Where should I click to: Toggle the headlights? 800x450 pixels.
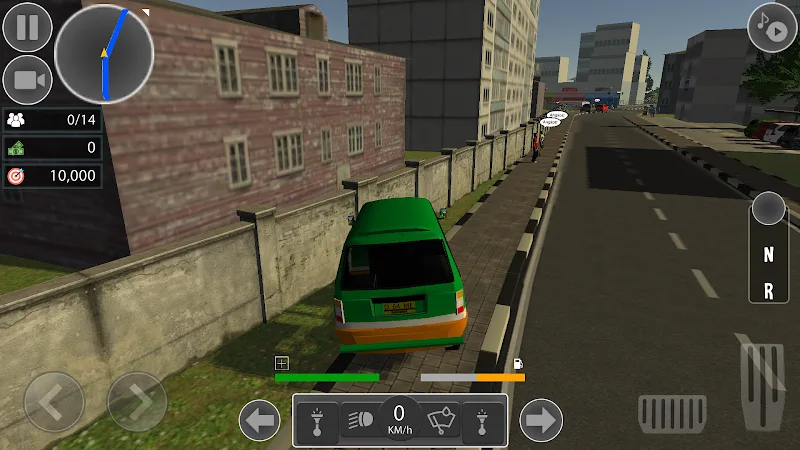pyautogui.click(x=359, y=420)
